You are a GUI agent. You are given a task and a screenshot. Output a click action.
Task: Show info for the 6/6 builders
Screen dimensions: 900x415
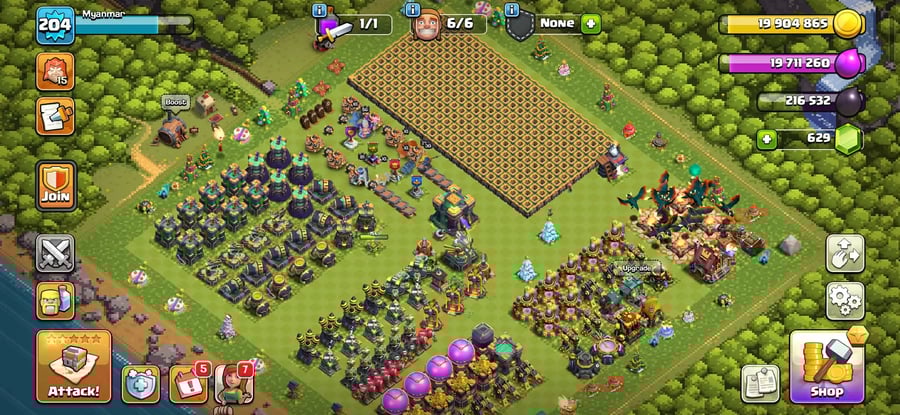pyautogui.click(x=409, y=10)
